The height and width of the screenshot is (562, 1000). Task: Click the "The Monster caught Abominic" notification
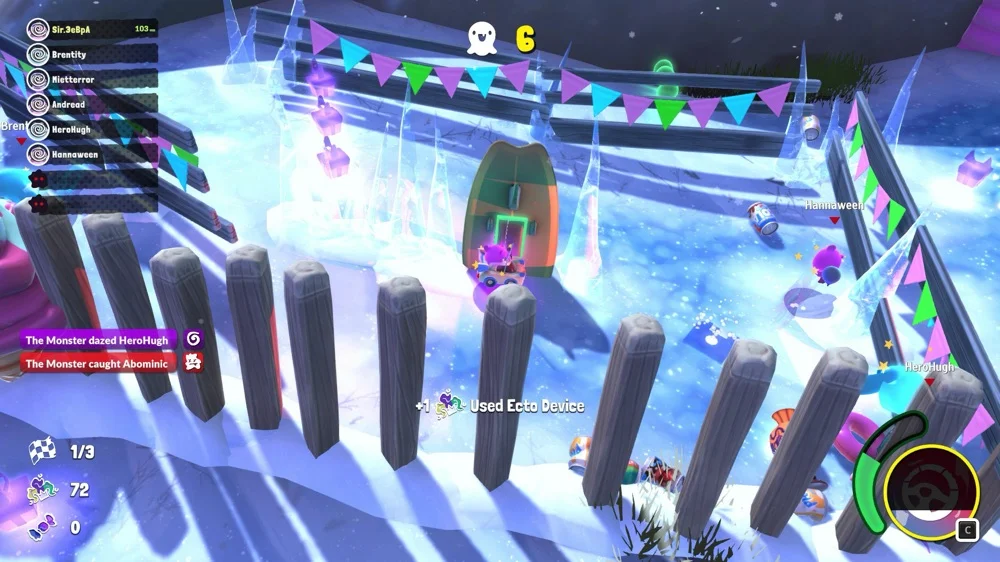point(98,363)
